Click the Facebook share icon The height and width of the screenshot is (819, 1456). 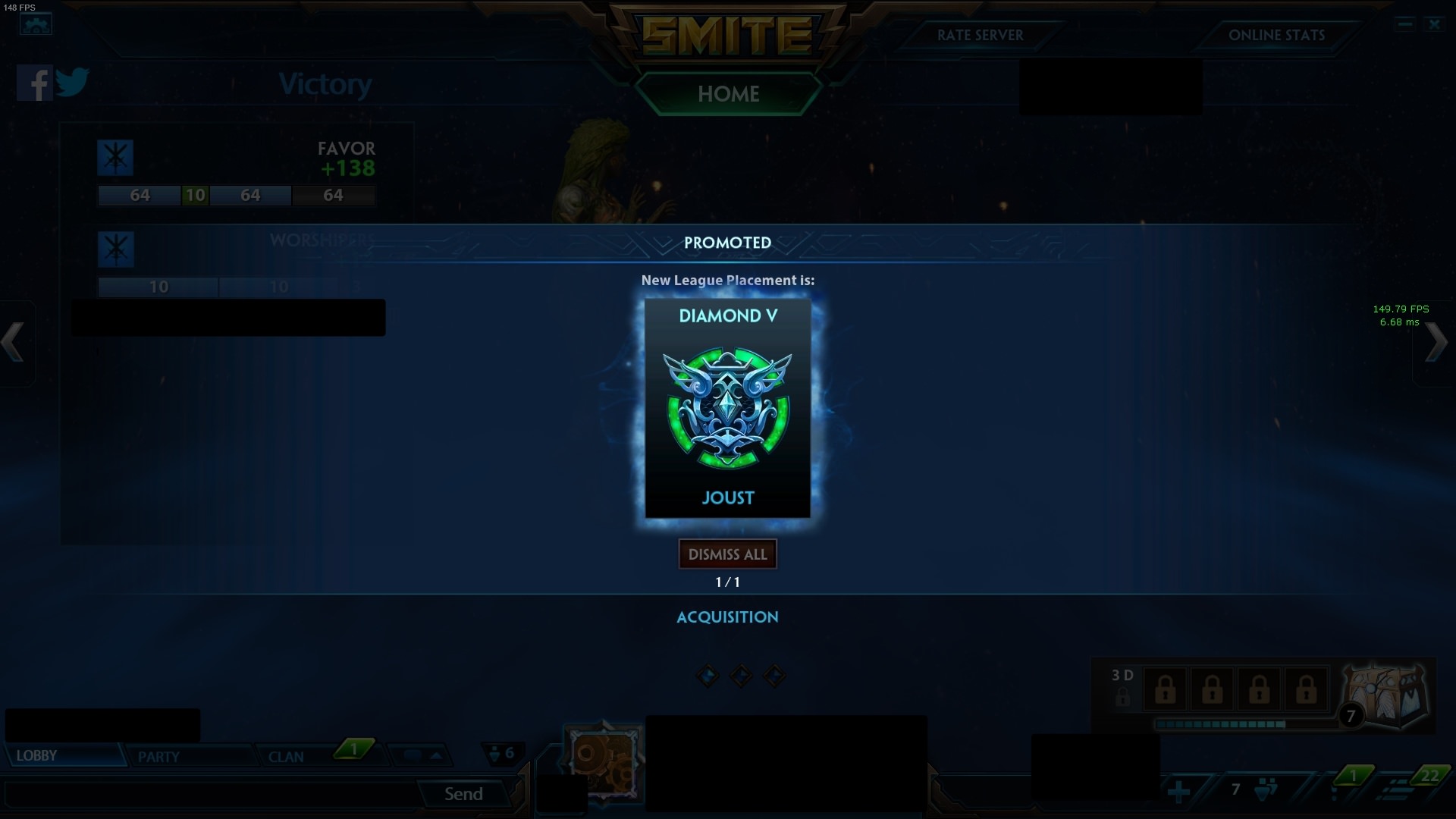[x=33, y=83]
